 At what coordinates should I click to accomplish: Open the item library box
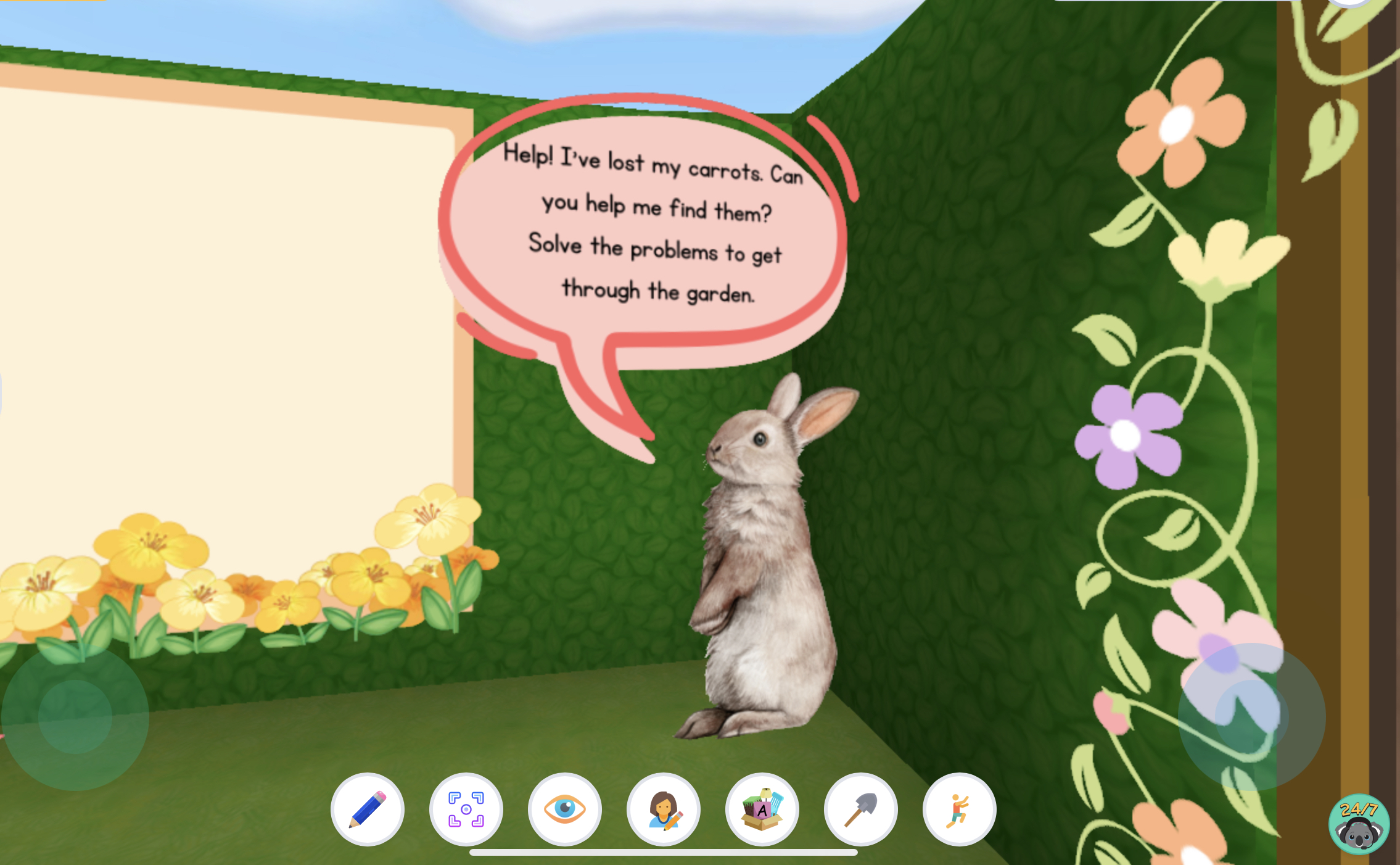[762, 809]
